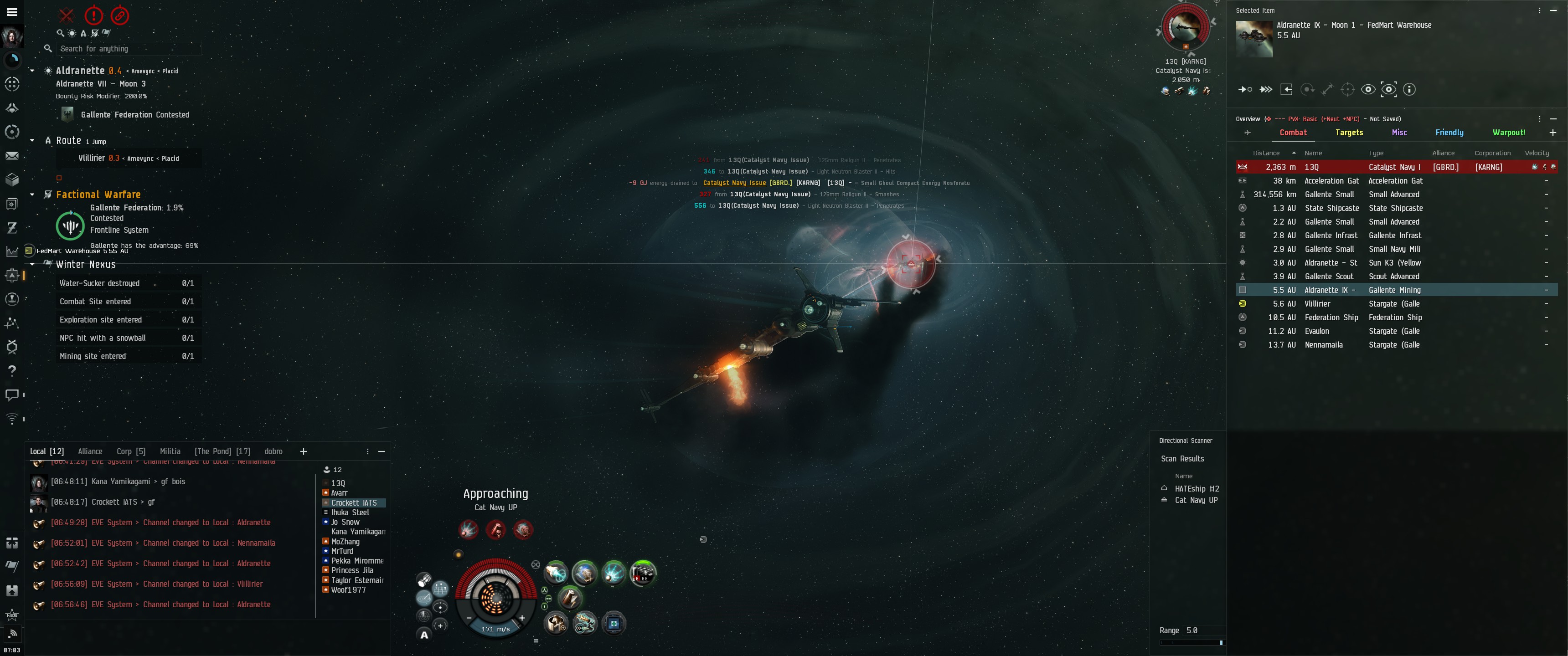The height and width of the screenshot is (656, 1568).
Task: Select Crockett IATS in the local member list
Action: click(354, 502)
